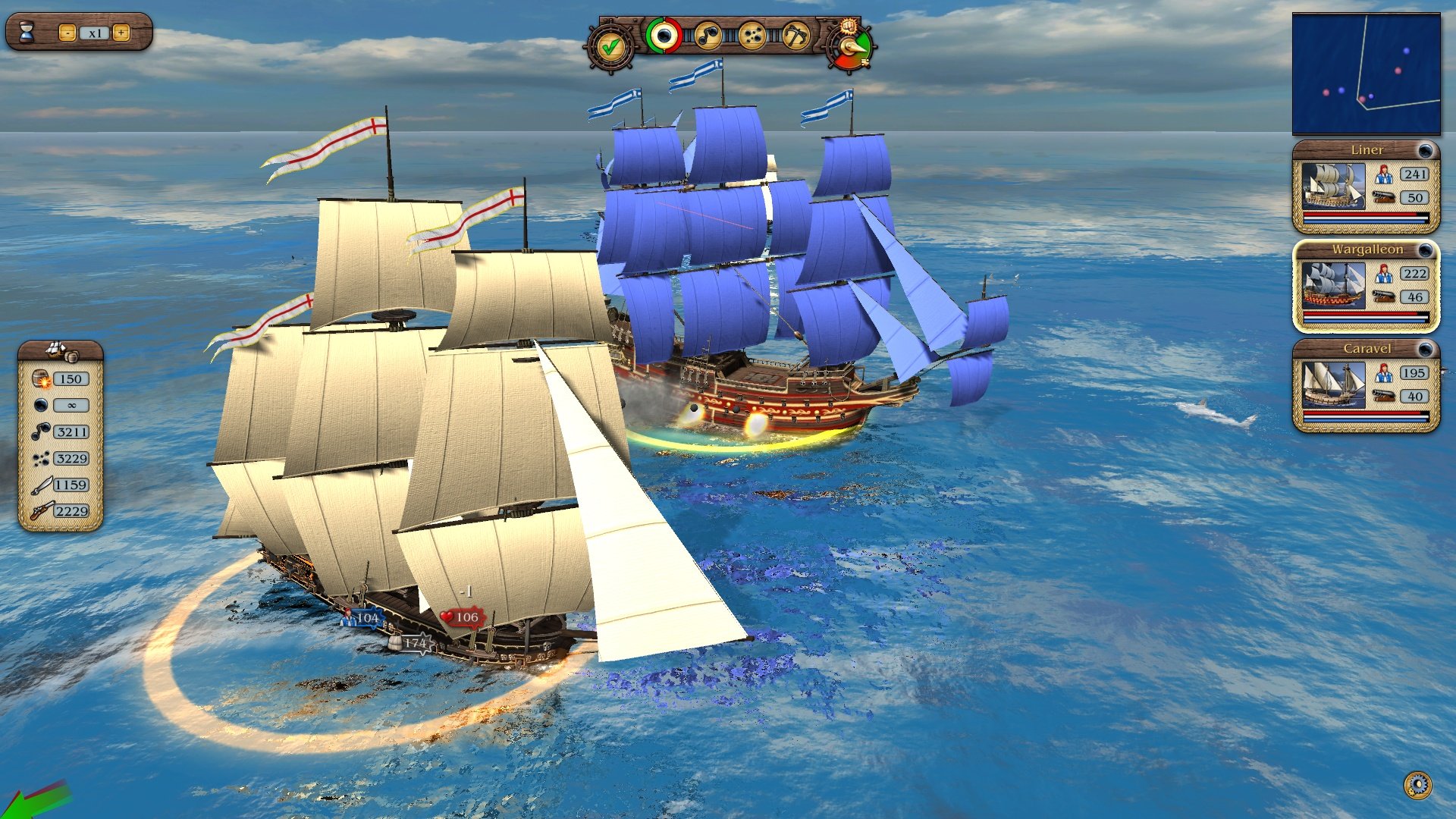
Task: Toggle the circular lock button on the Wargalleon panel
Action: (x=1427, y=250)
